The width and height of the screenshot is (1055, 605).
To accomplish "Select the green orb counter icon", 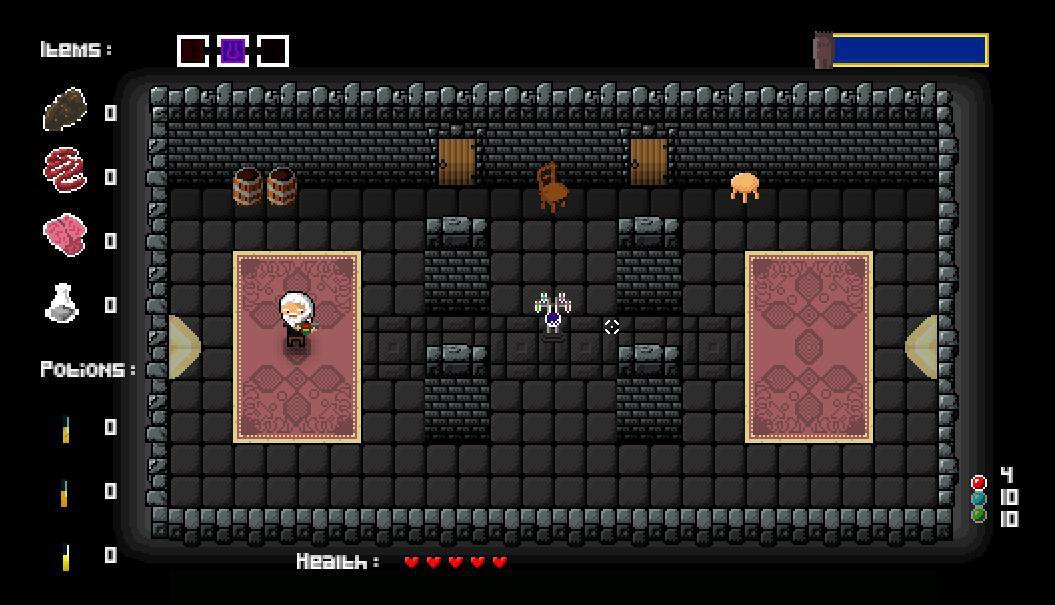I will (x=978, y=515).
